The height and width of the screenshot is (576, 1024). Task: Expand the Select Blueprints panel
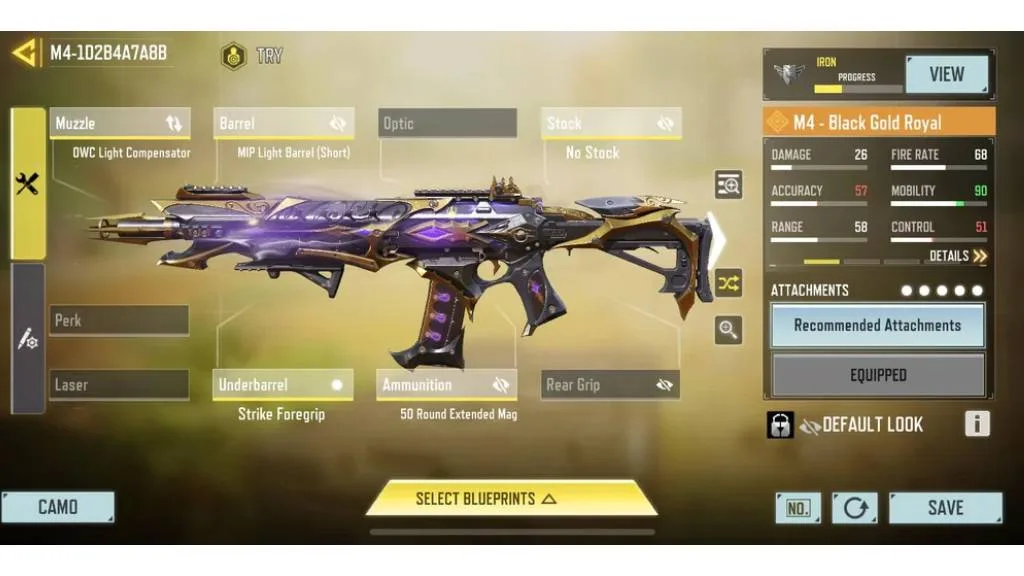[511, 498]
